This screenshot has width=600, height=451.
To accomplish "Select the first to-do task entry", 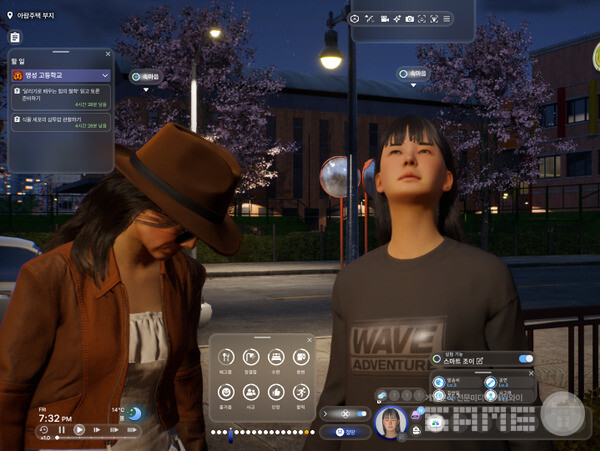I will coord(62,96).
